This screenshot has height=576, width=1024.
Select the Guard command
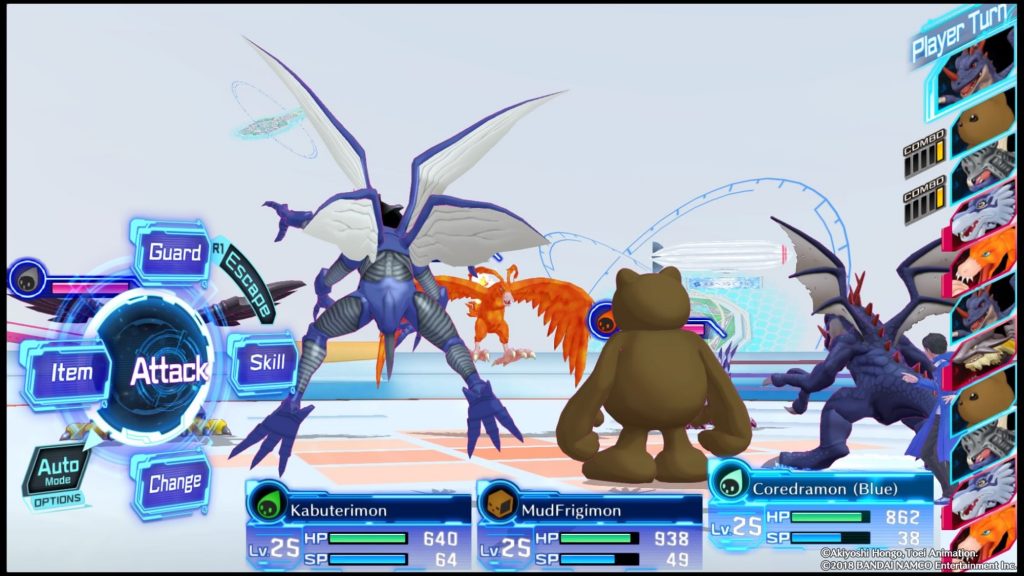tap(174, 251)
